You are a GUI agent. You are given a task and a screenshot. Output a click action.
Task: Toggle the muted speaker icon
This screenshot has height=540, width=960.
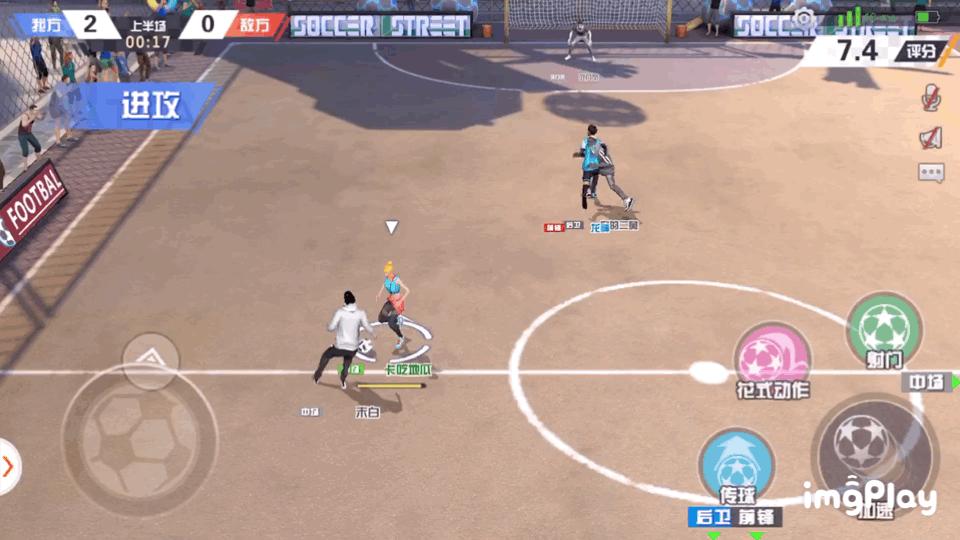[x=931, y=137]
